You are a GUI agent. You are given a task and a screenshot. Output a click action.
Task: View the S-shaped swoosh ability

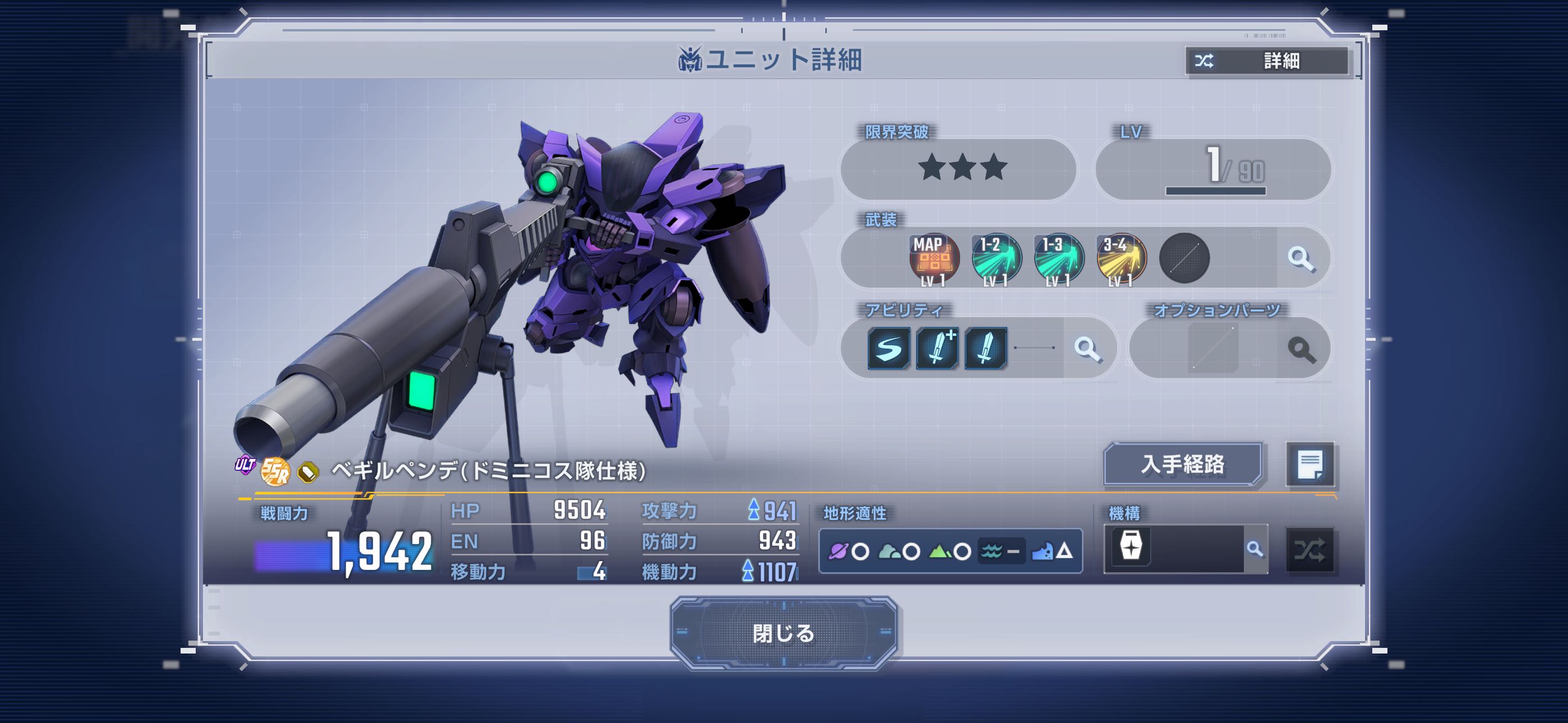click(x=889, y=348)
